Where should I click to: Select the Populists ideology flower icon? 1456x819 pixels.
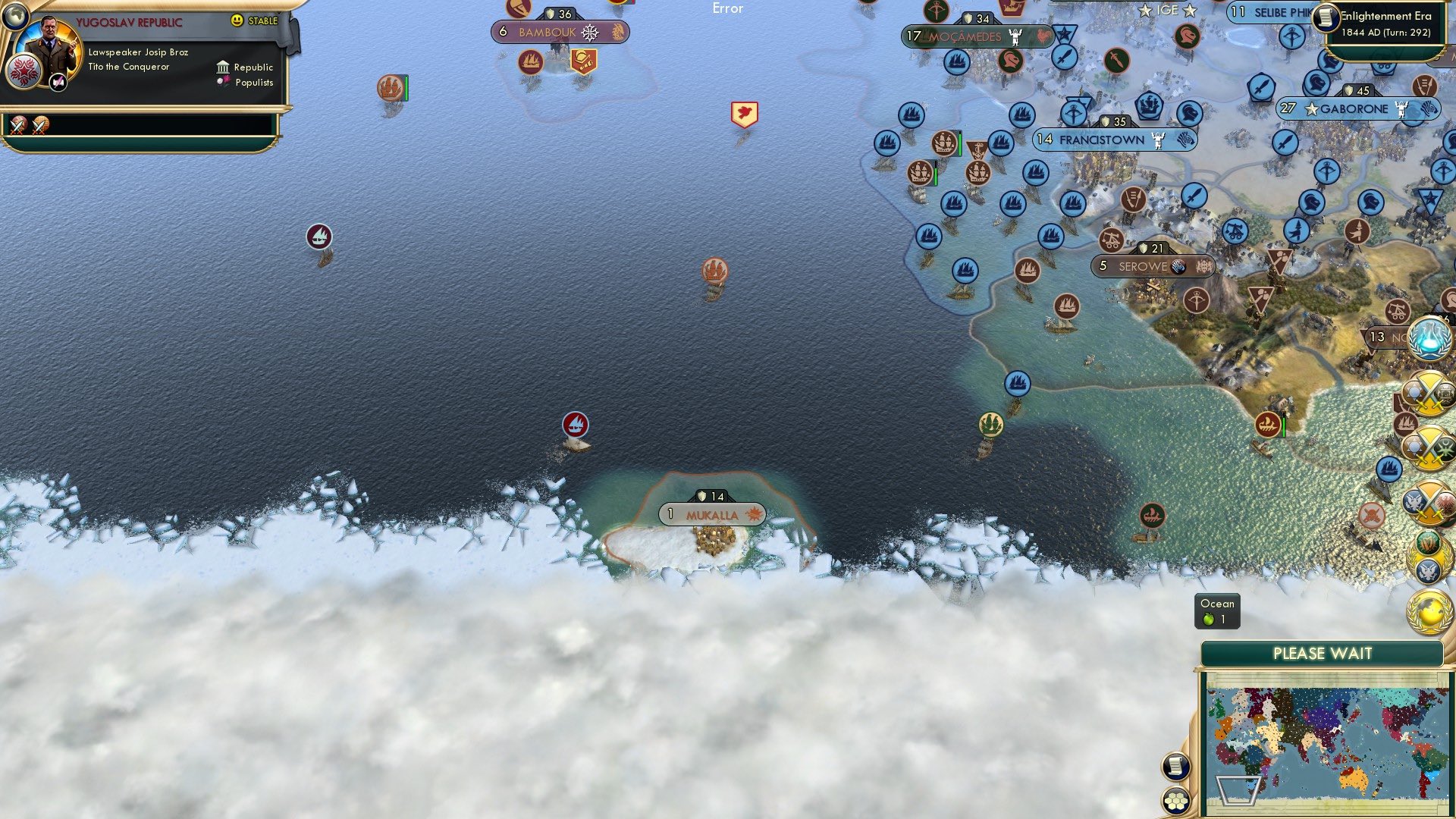222,81
